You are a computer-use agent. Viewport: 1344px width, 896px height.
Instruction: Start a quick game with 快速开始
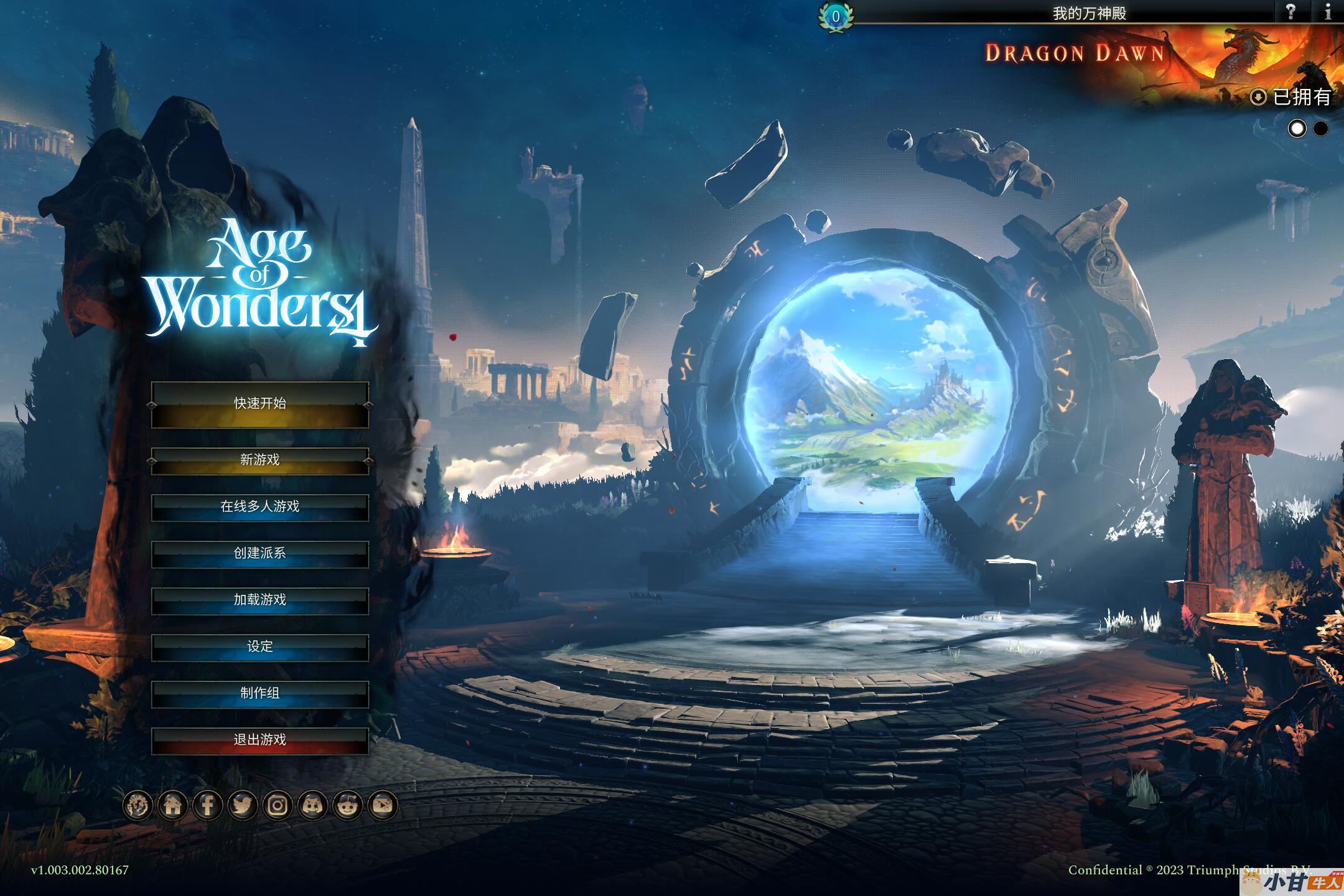(x=260, y=404)
